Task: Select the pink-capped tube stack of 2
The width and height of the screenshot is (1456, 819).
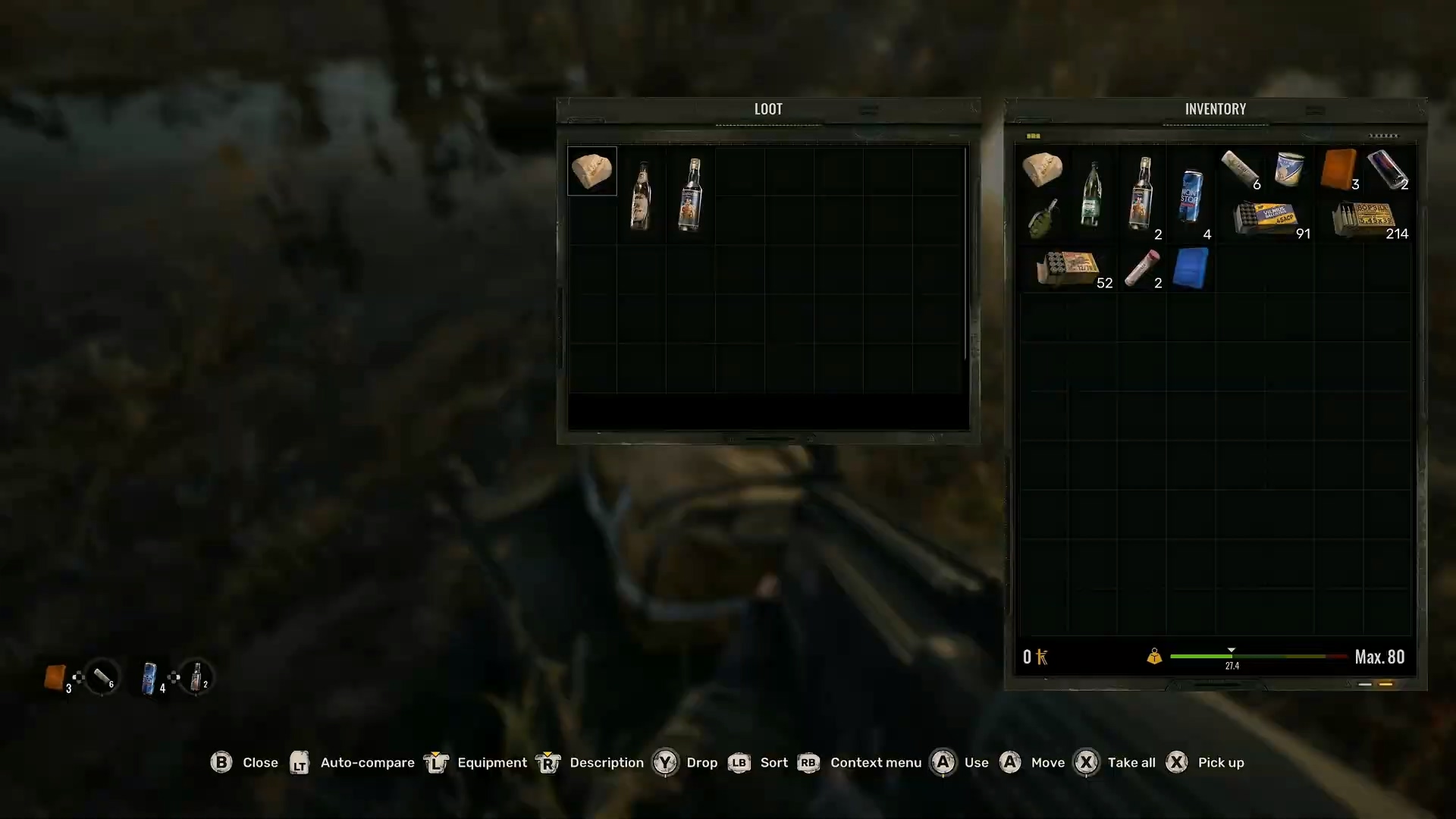Action: click(x=1141, y=268)
